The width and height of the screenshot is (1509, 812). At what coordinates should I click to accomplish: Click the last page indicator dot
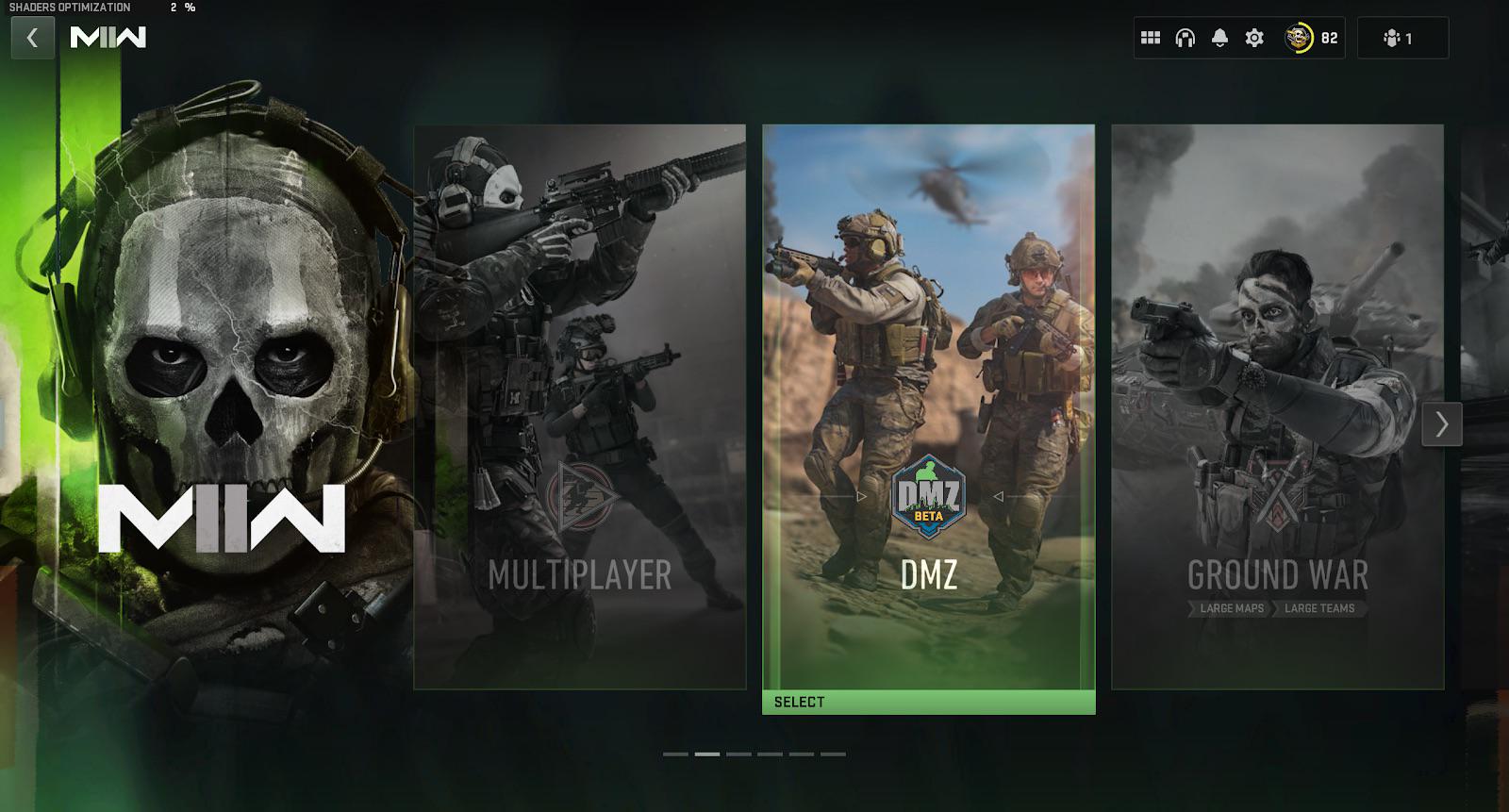tap(836, 755)
